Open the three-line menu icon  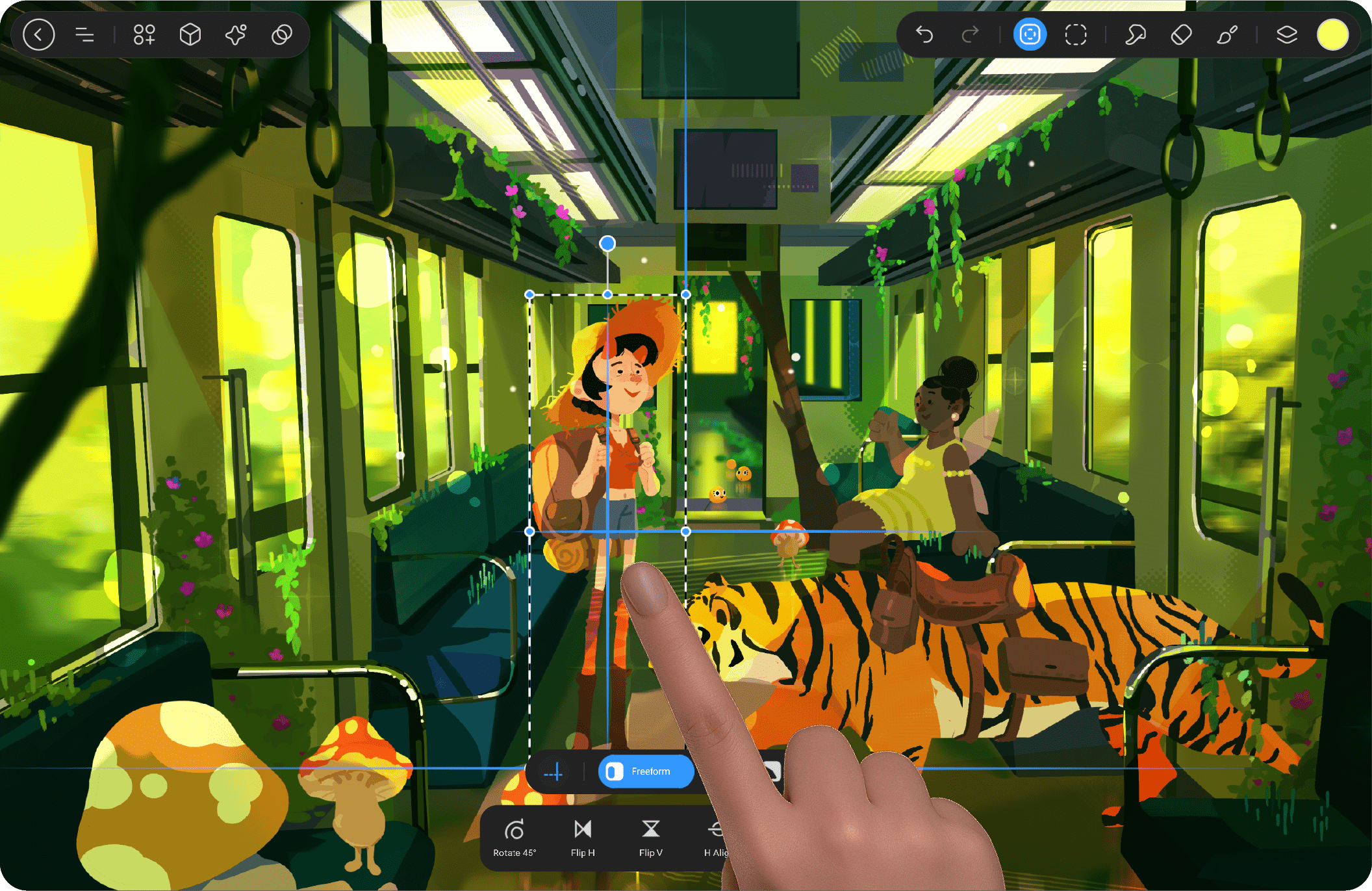(x=85, y=34)
